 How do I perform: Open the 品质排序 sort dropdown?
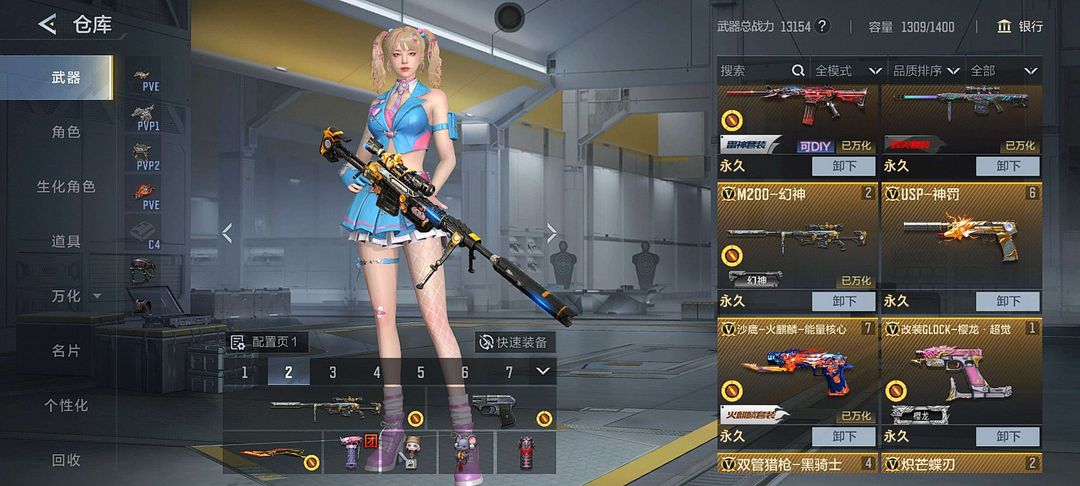click(x=926, y=71)
